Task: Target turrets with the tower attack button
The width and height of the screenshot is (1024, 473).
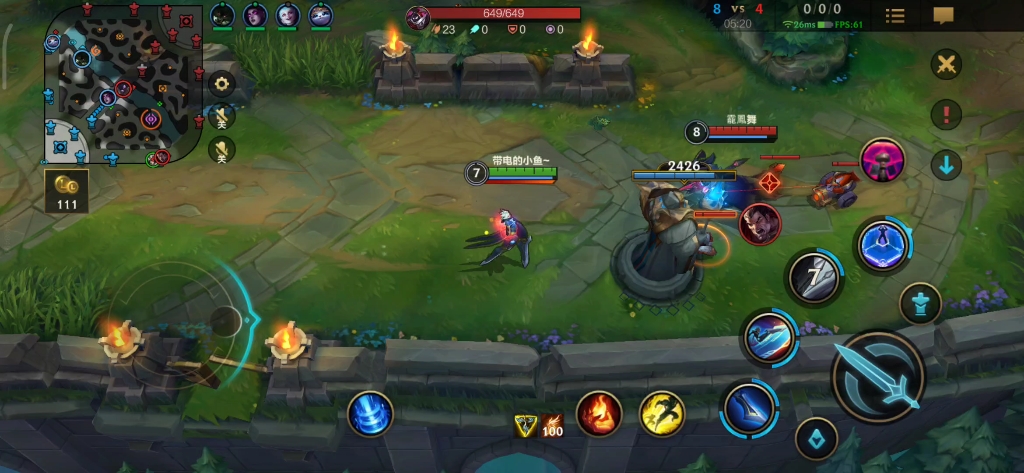Action: 919,302
